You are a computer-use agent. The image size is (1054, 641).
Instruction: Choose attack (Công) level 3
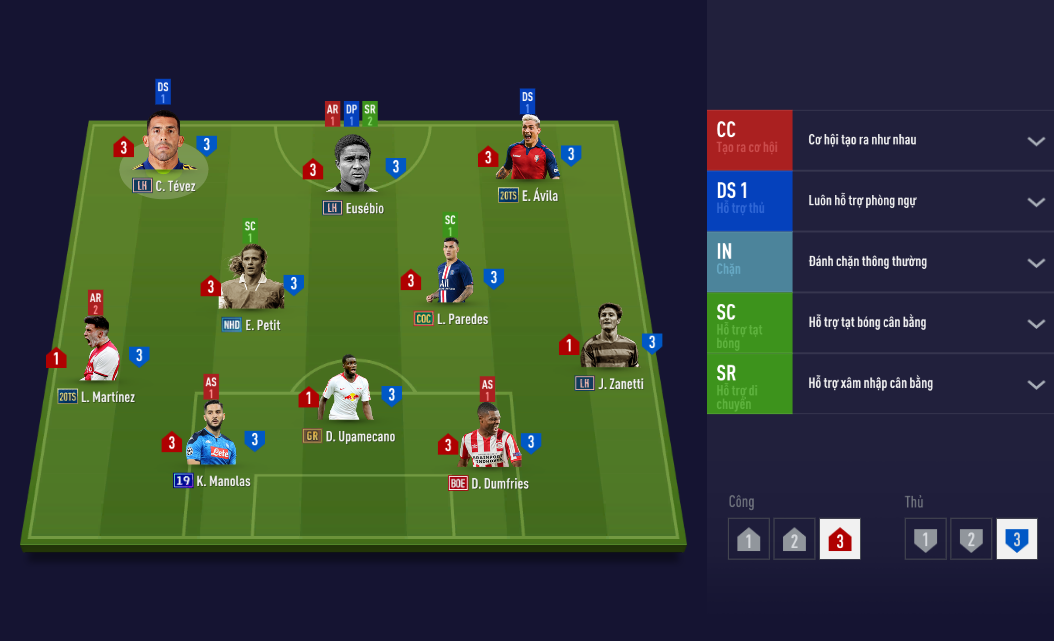coord(840,540)
